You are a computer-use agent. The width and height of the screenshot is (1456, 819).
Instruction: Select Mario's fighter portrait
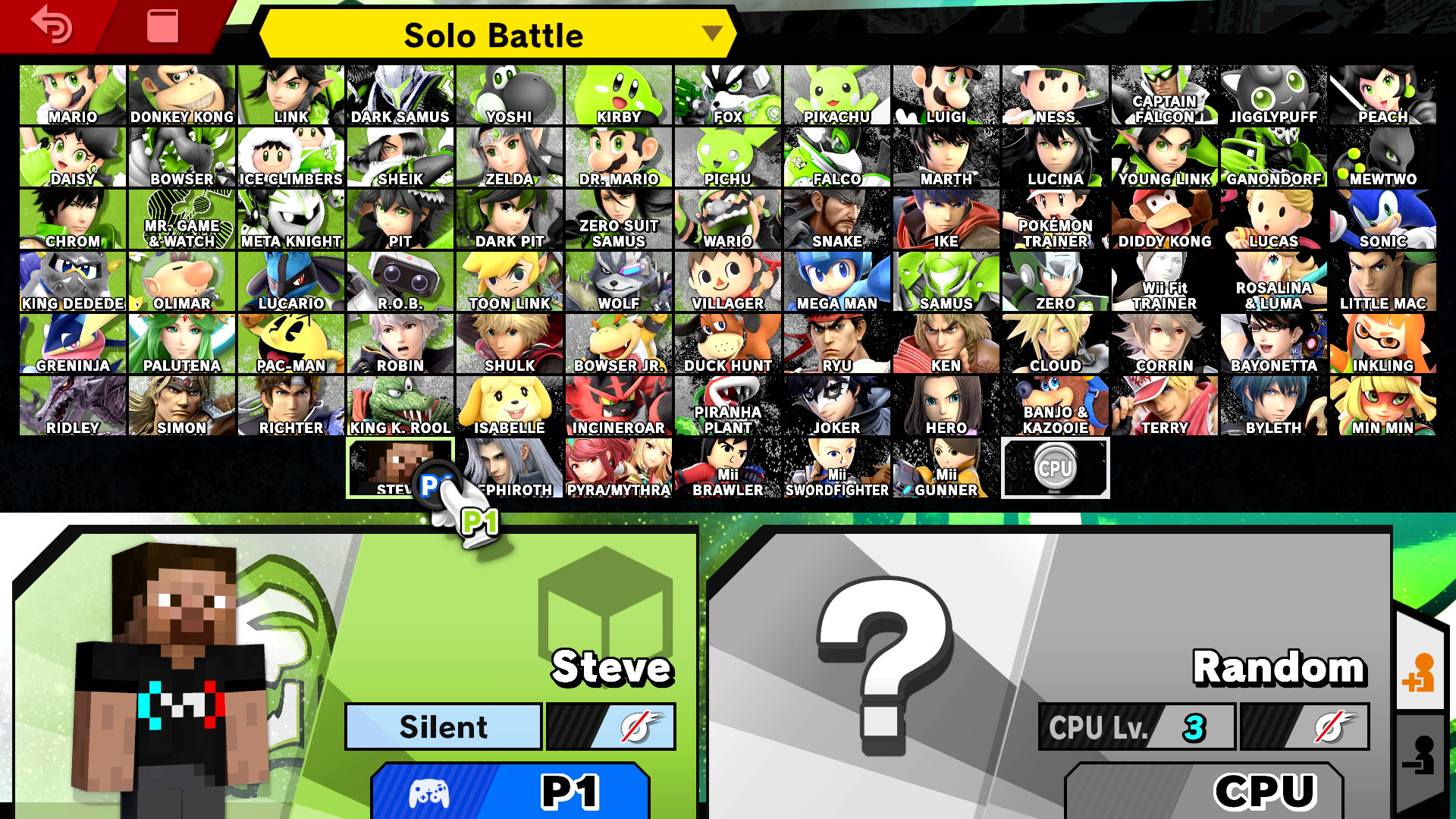coord(72,93)
